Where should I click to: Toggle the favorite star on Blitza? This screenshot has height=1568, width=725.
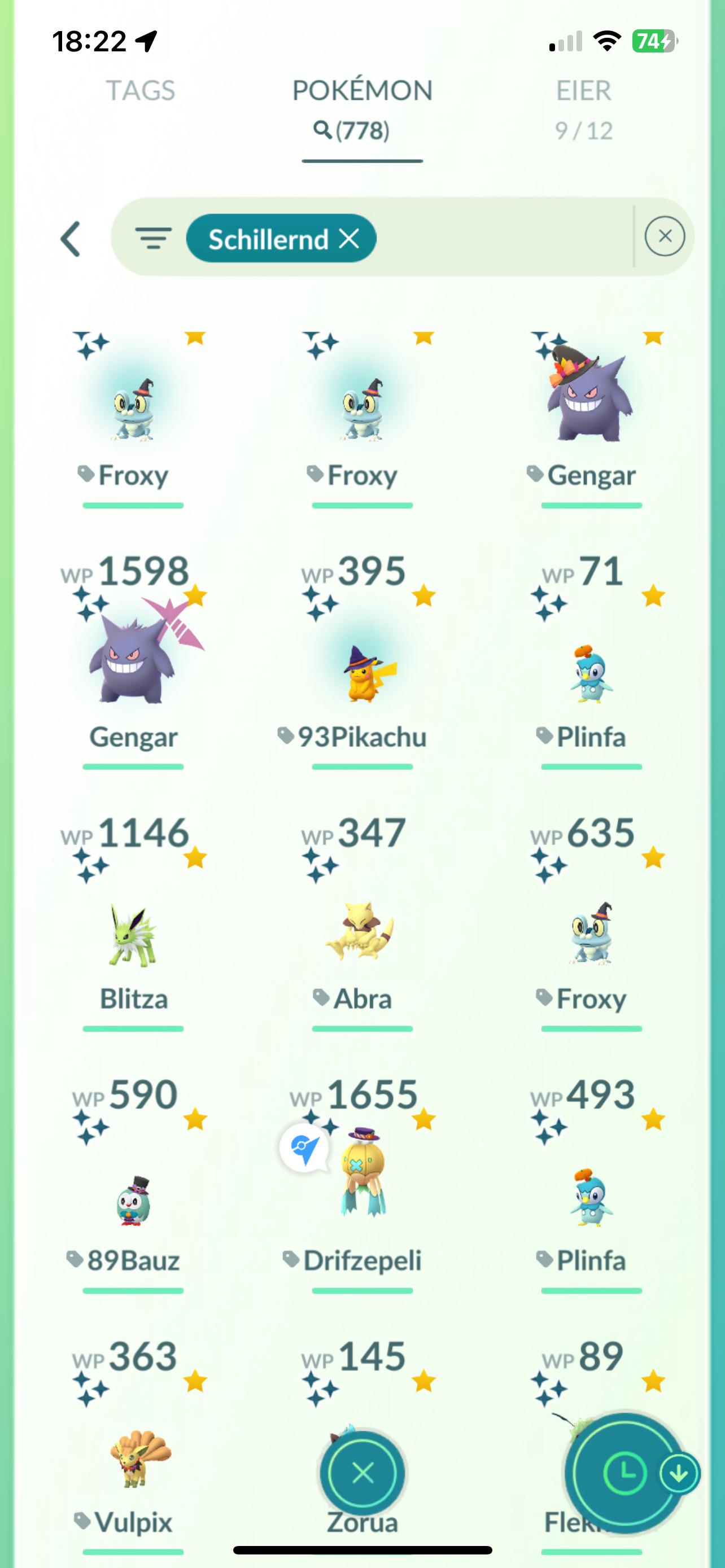194,859
